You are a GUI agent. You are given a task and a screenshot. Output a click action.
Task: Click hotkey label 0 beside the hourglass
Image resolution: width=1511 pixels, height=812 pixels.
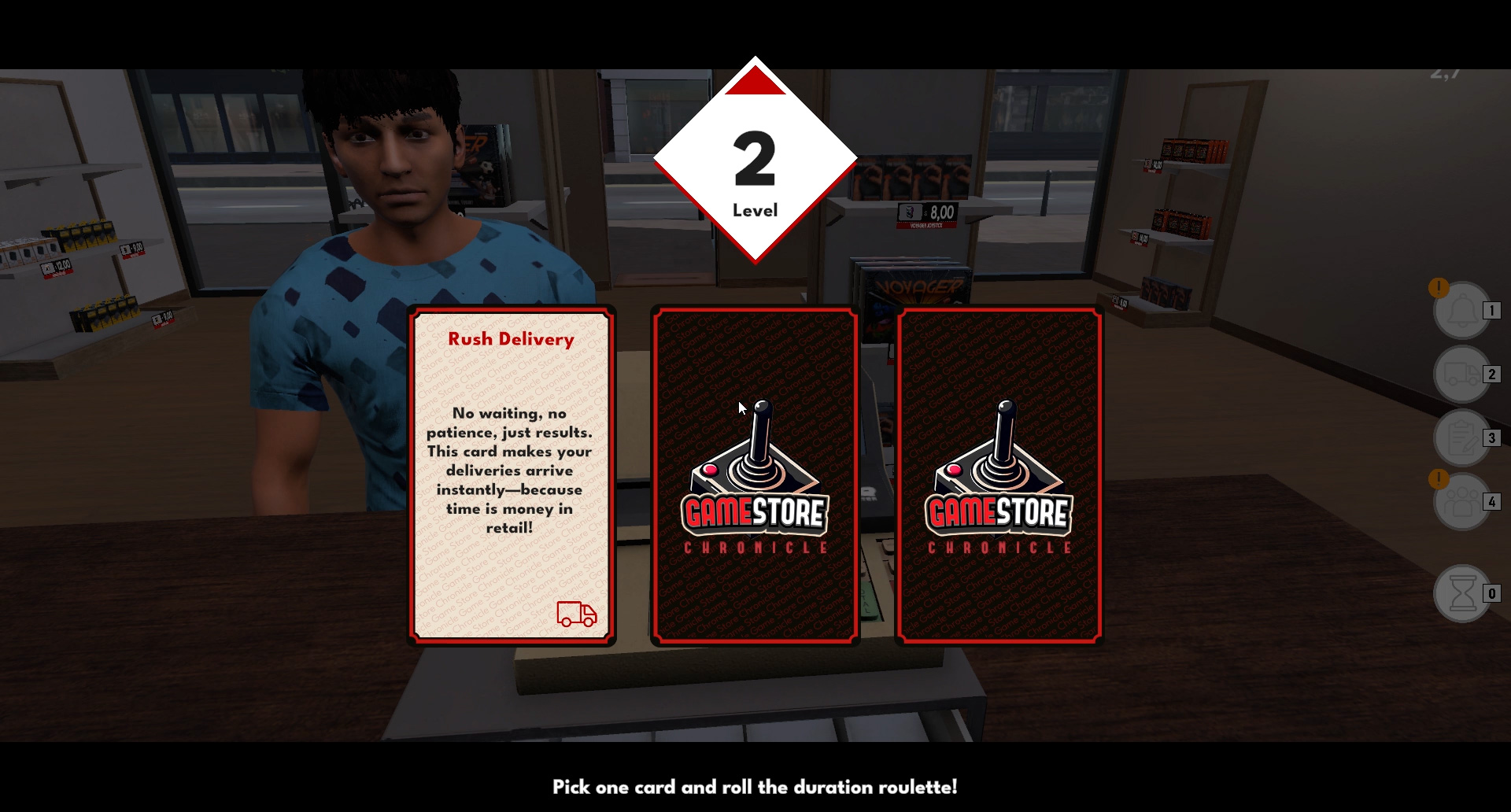(1490, 595)
